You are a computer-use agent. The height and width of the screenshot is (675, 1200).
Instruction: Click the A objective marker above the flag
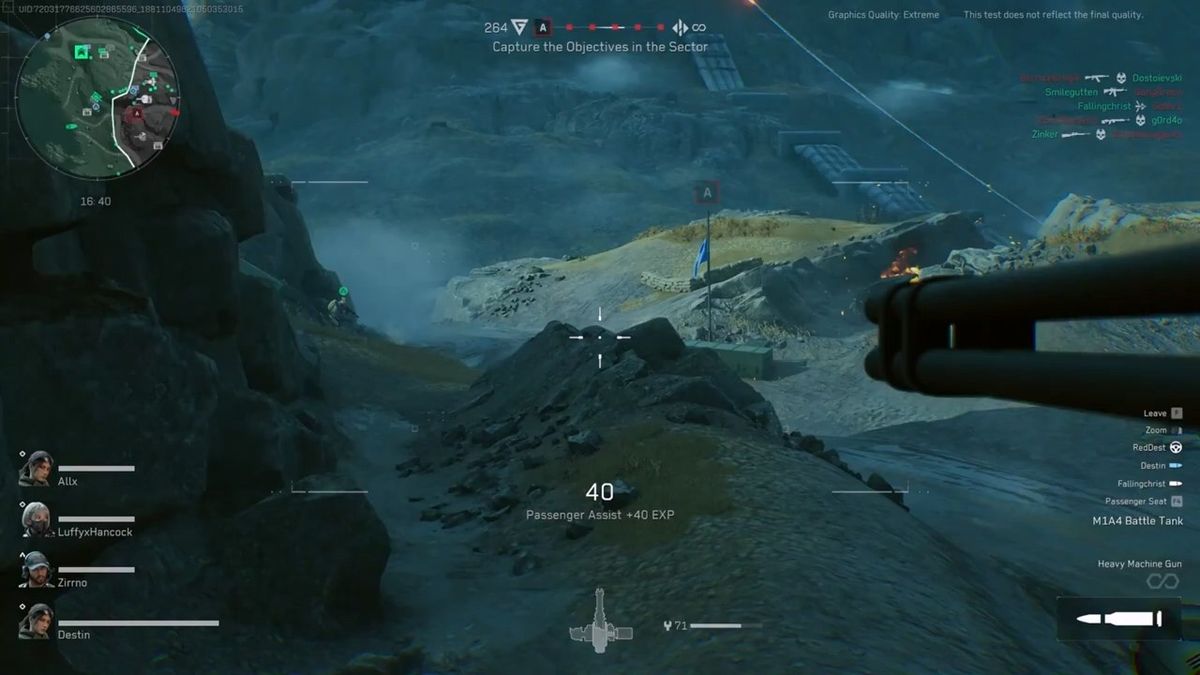point(708,193)
